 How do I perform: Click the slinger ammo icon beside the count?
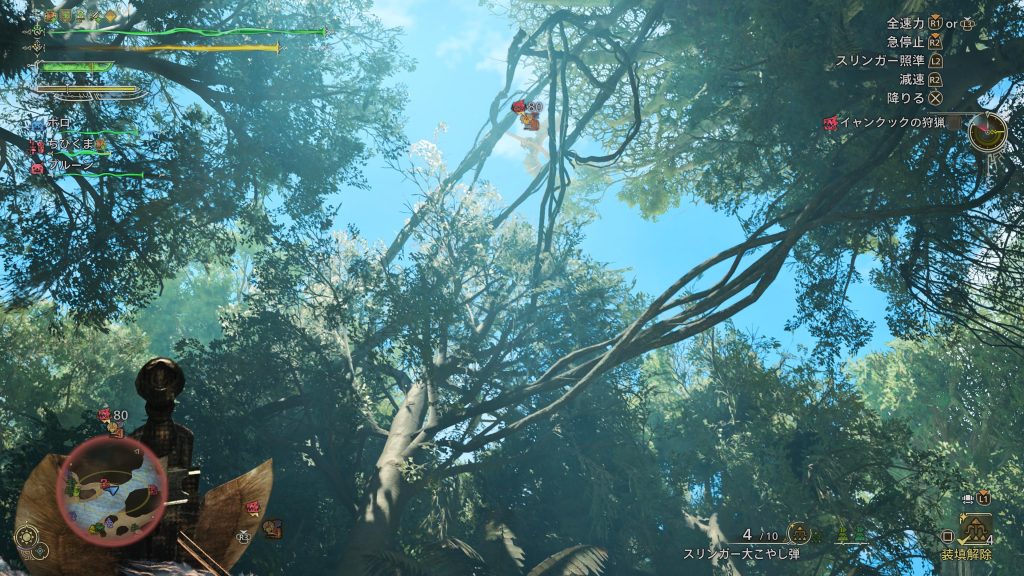pos(797,533)
